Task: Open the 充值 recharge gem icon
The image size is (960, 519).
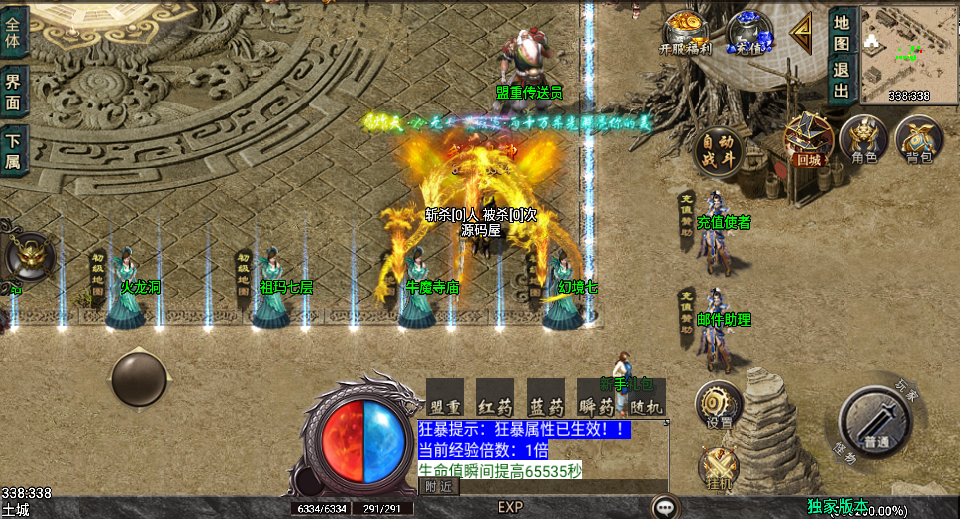Action: (749, 31)
